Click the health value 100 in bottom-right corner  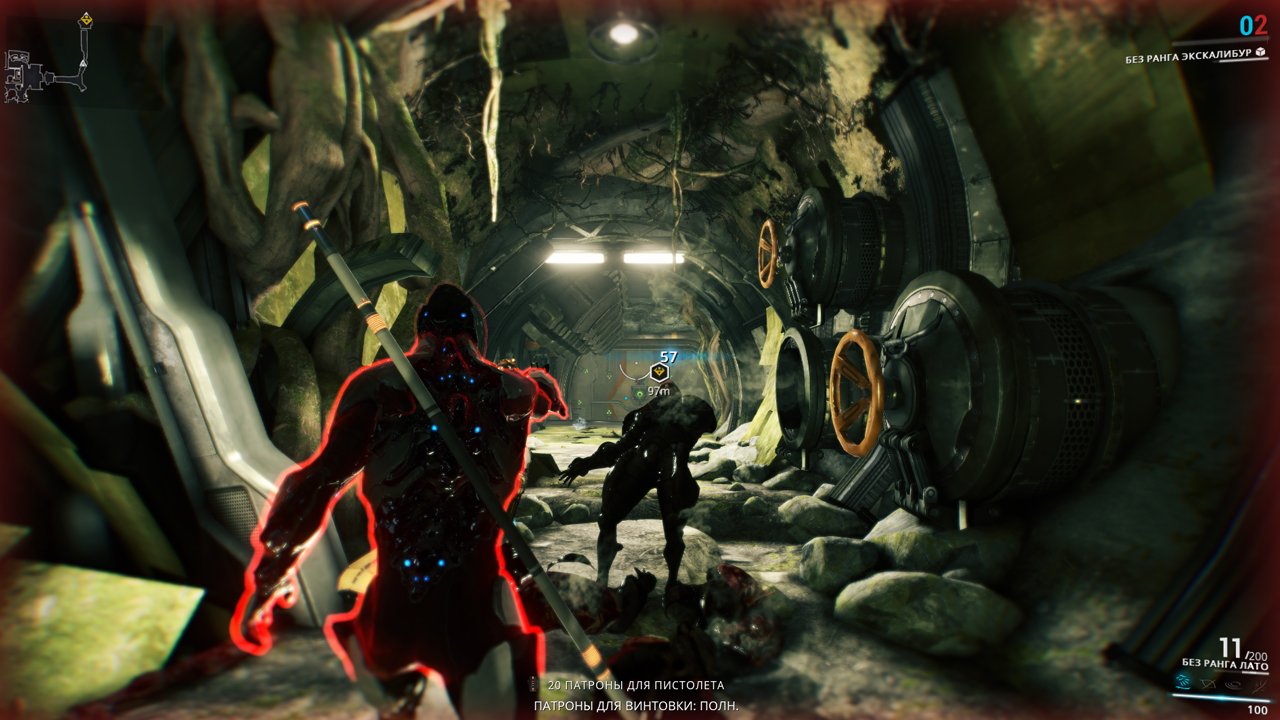click(x=1257, y=709)
